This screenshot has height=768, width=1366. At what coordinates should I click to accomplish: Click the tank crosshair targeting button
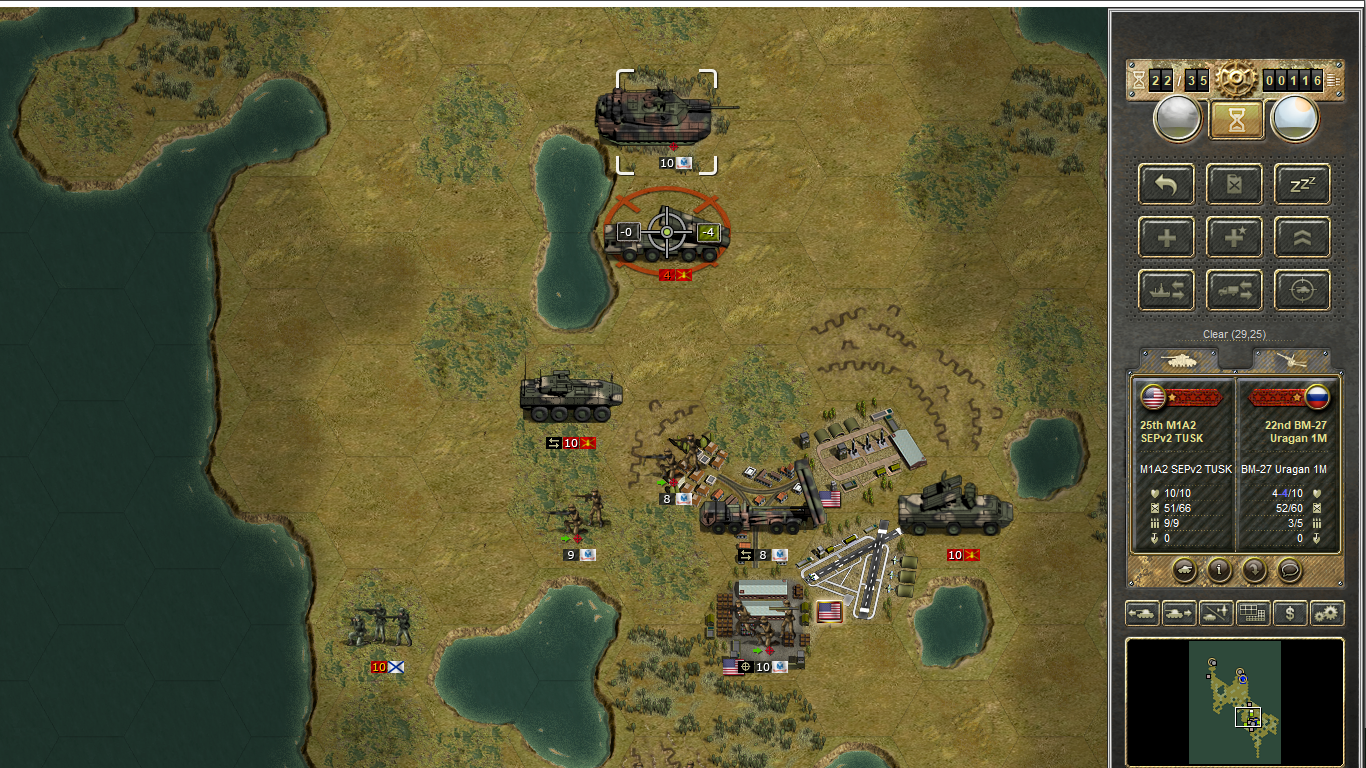click(x=1302, y=291)
